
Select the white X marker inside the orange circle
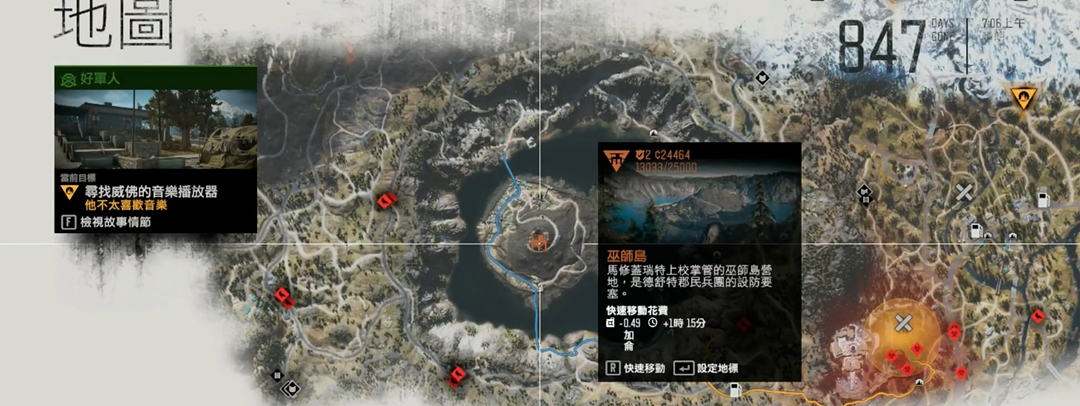coord(903,322)
